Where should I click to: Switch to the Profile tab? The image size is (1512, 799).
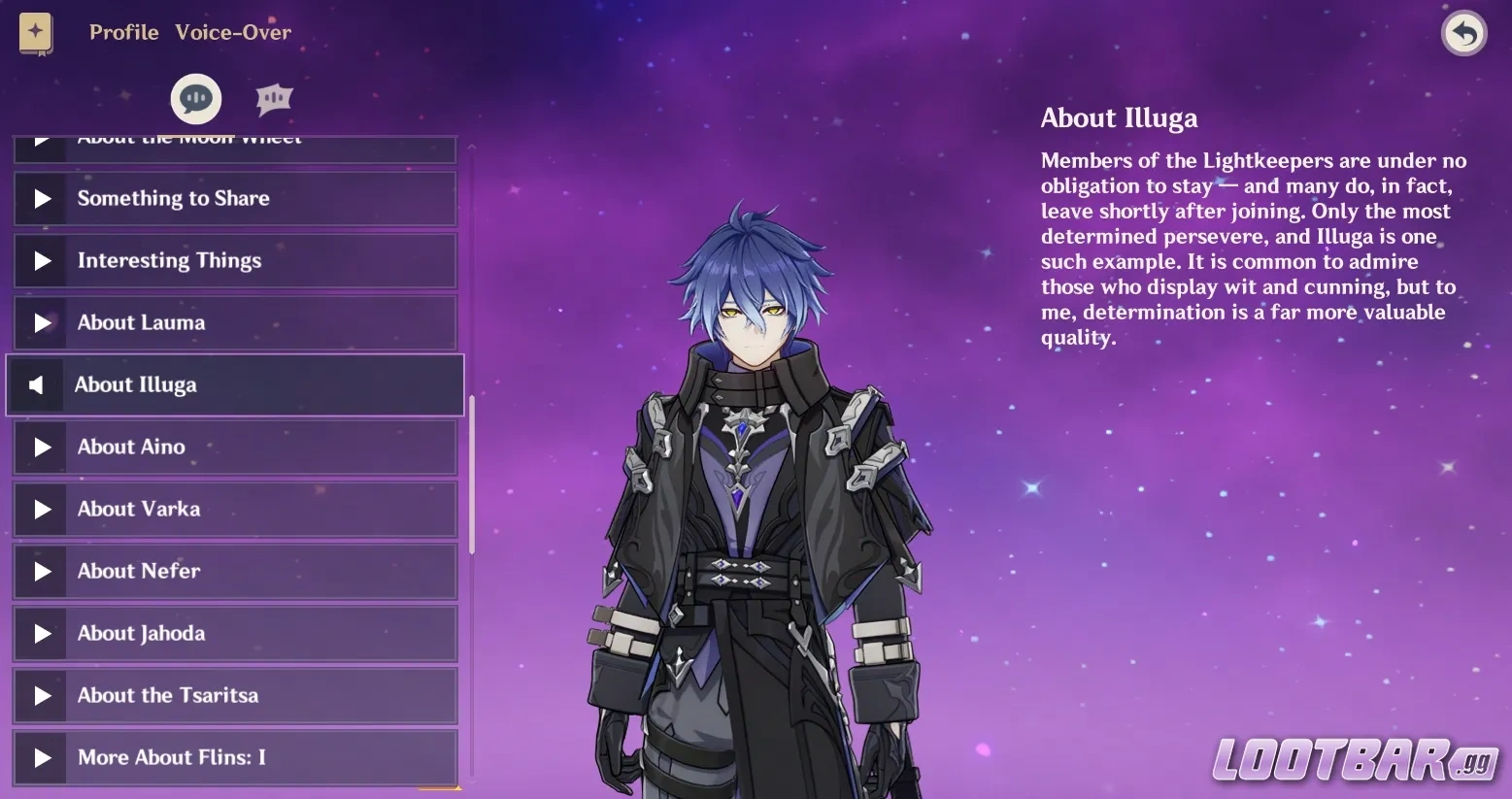click(123, 32)
